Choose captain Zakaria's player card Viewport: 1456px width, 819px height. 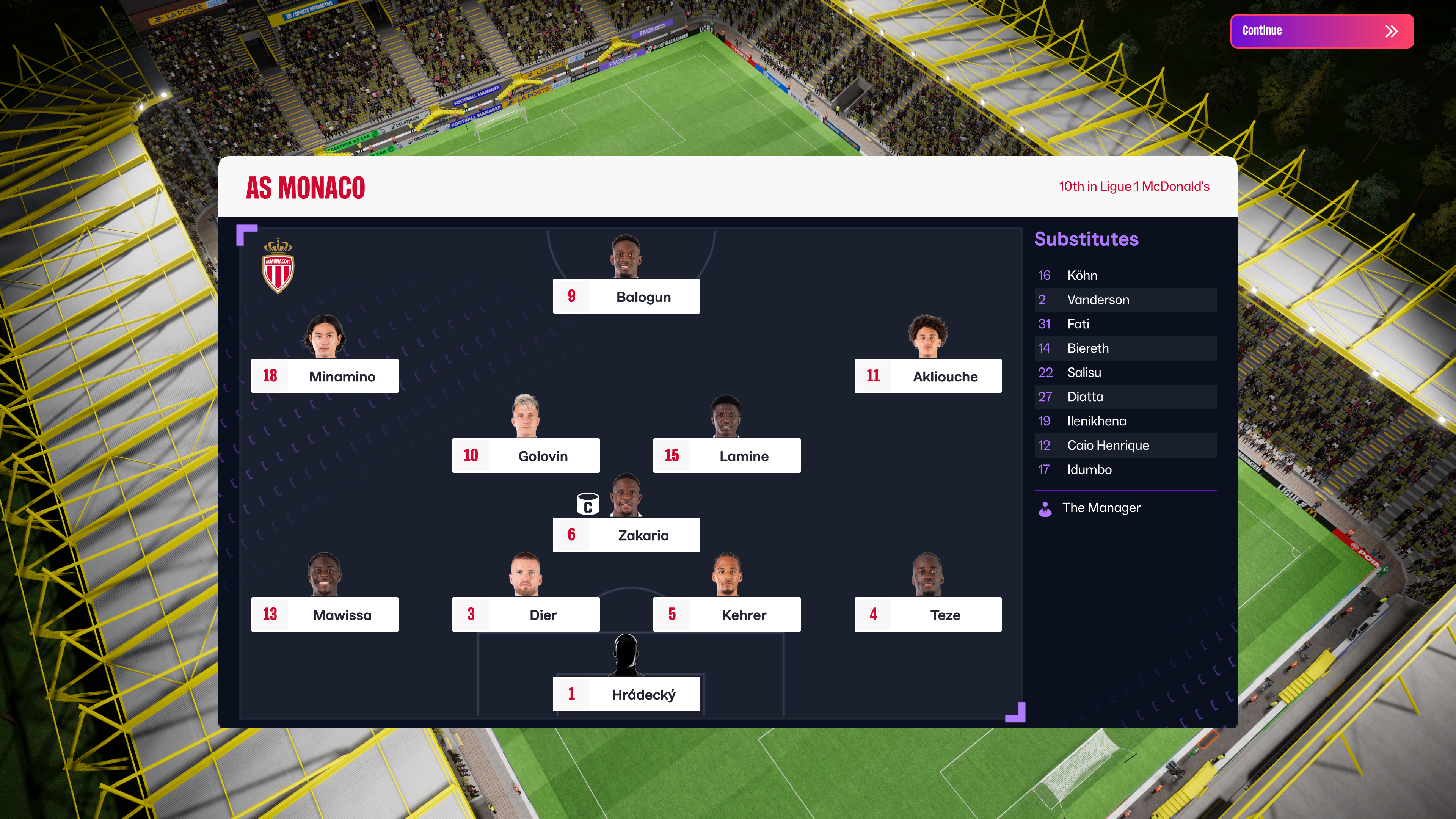click(626, 535)
